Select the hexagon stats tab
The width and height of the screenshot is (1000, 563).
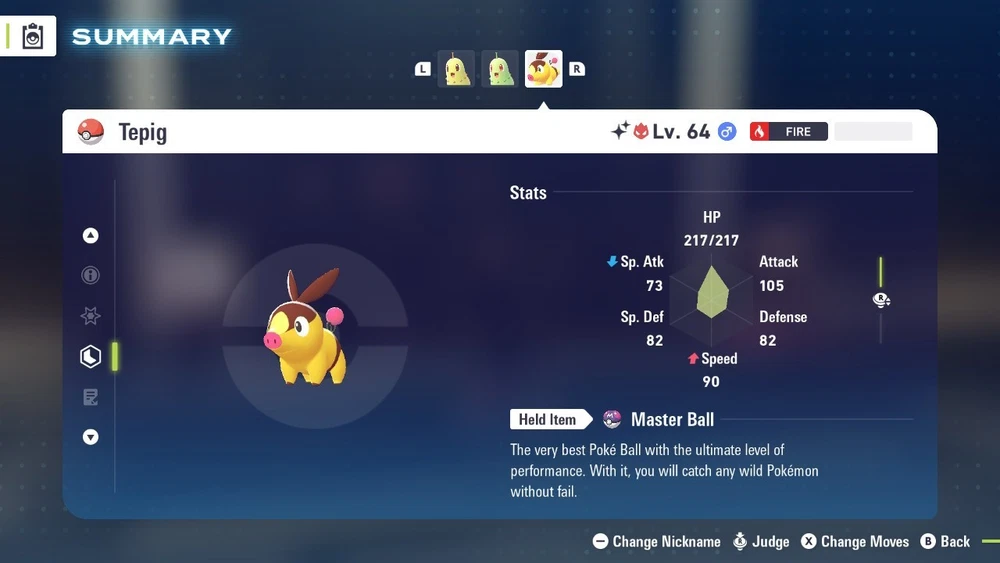[91, 356]
